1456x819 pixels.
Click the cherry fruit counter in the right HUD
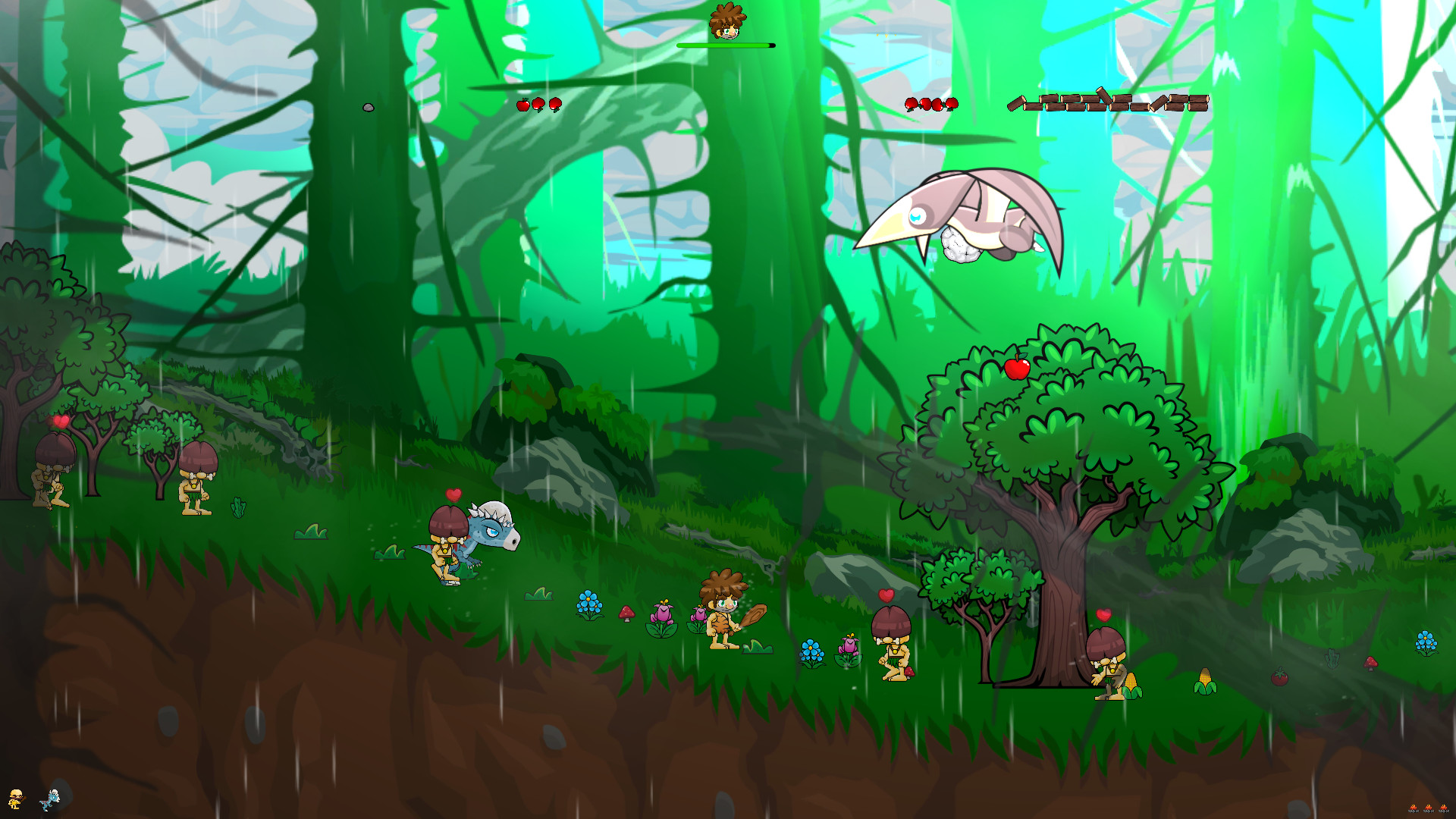(x=930, y=104)
